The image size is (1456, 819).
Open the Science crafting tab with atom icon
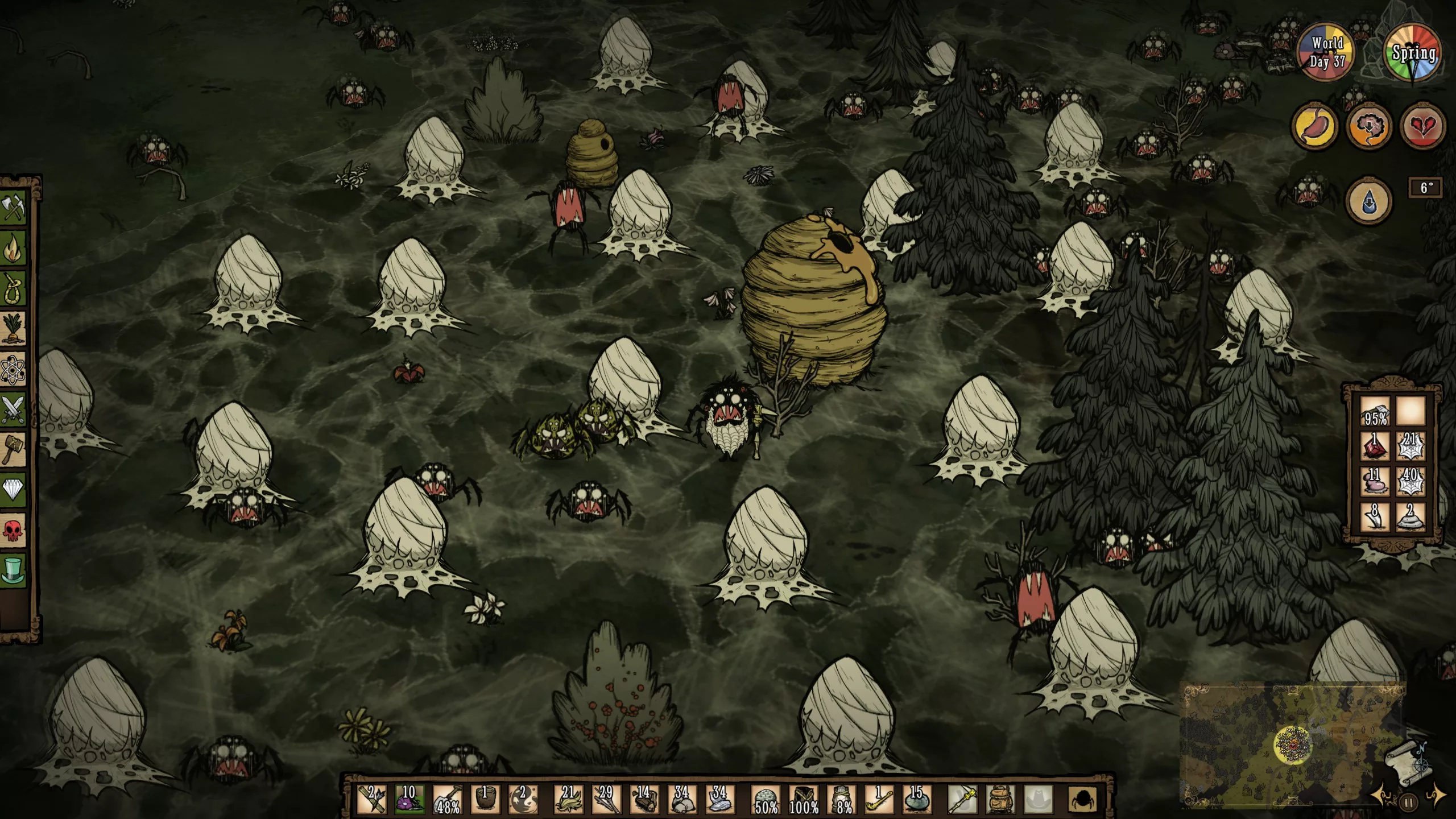point(14,369)
